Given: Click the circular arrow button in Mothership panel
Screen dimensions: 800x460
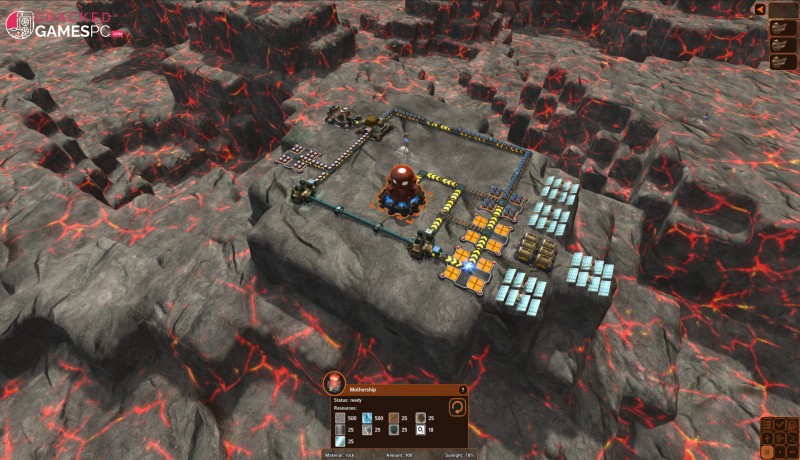Looking at the screenshot, I should [457, 407].
